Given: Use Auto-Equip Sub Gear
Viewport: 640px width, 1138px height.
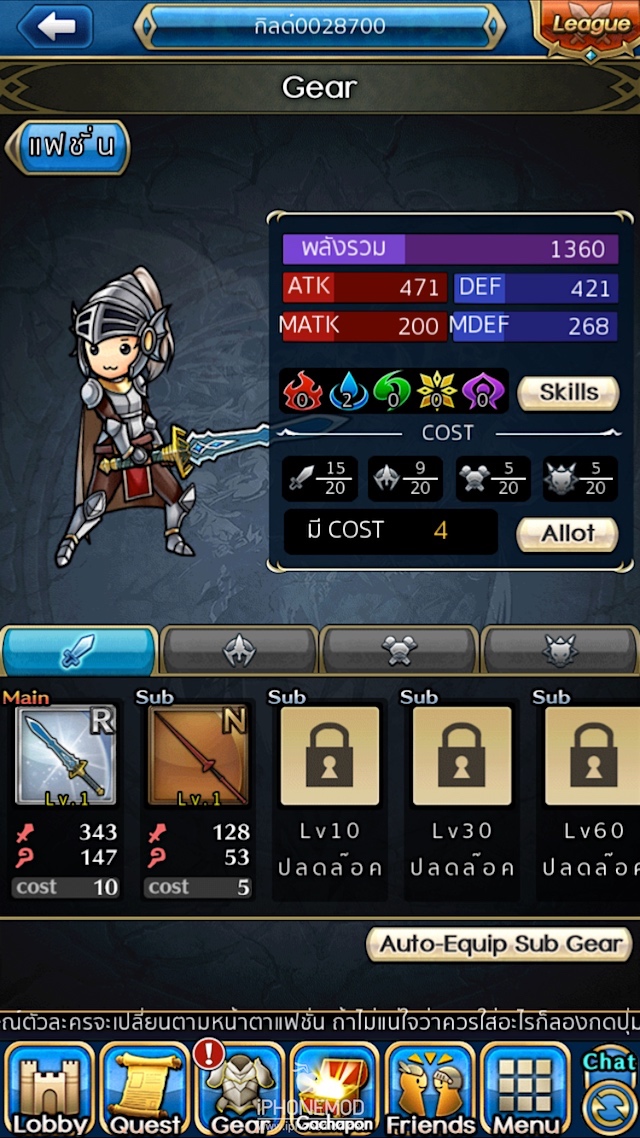Looking at the screenshot, I should [x=499, y=944].
